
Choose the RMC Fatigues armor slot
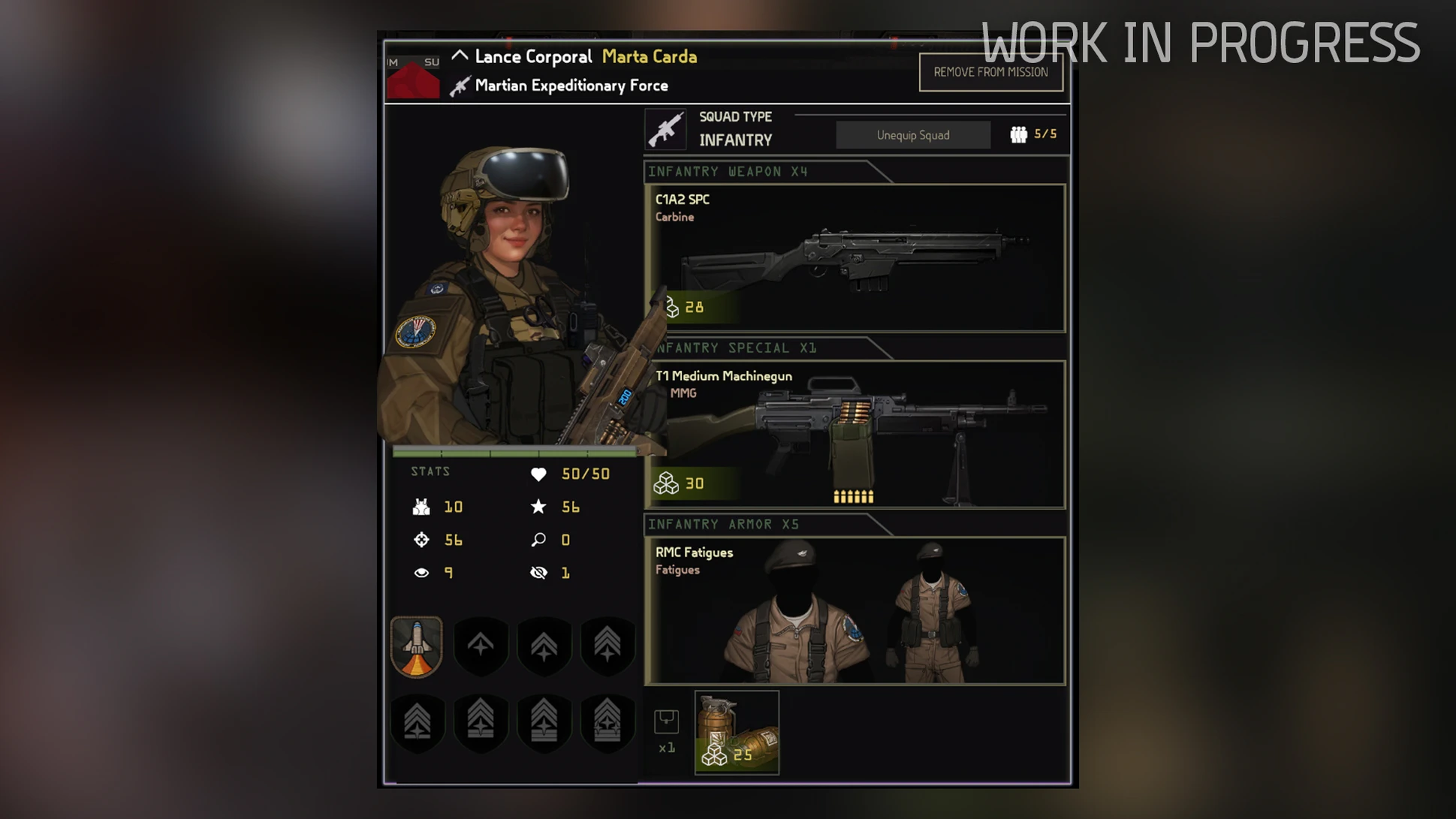[x=855, y=610]
